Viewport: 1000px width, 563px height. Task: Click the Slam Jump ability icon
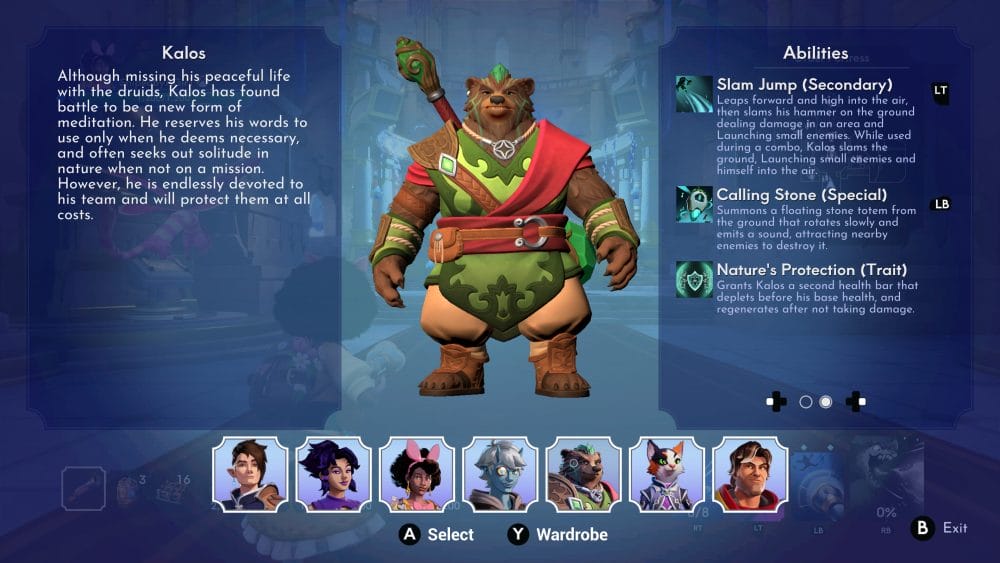694,94
